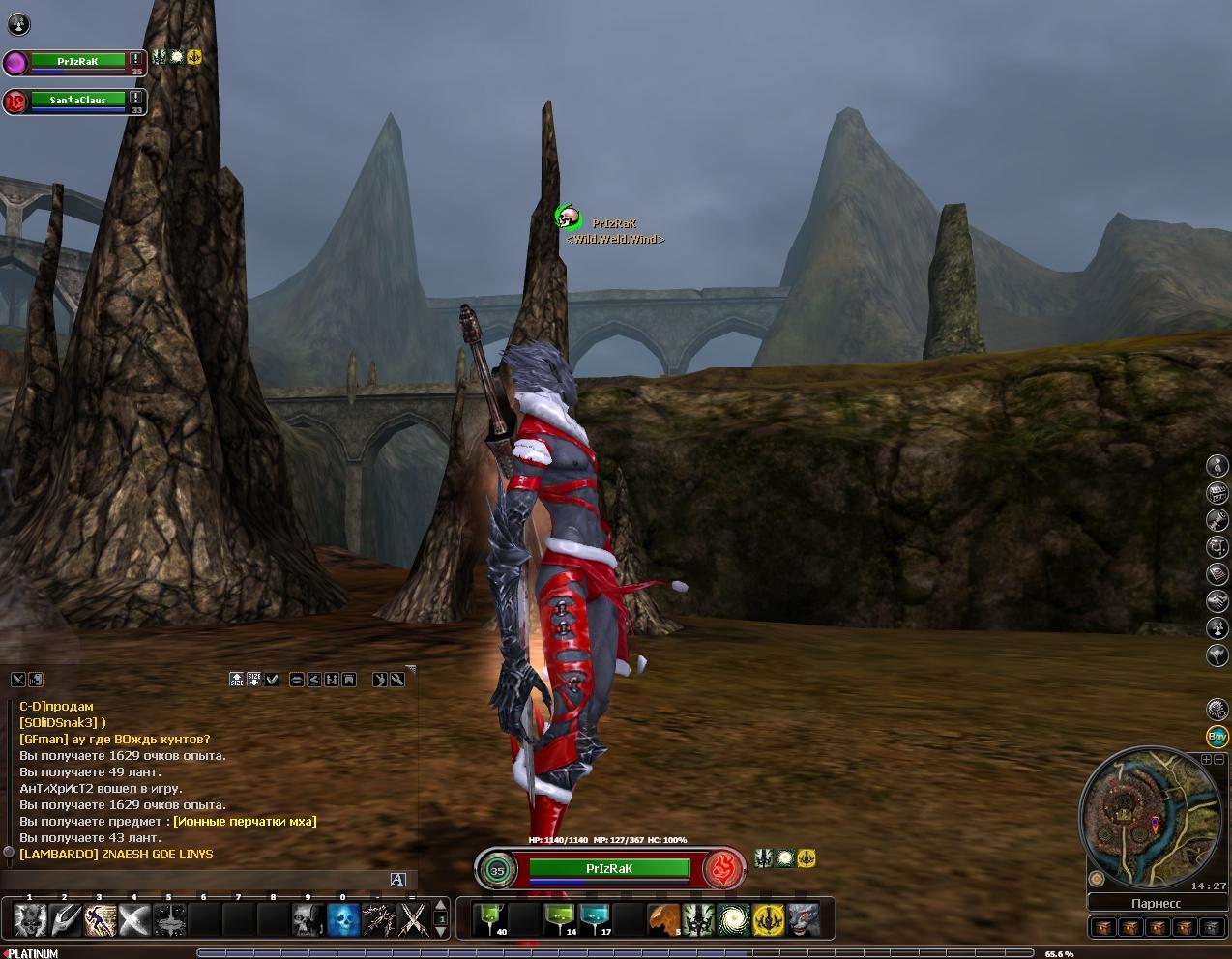Use the cyan mana potion with 17 count
1232x959 pixels.
point(594,919)
